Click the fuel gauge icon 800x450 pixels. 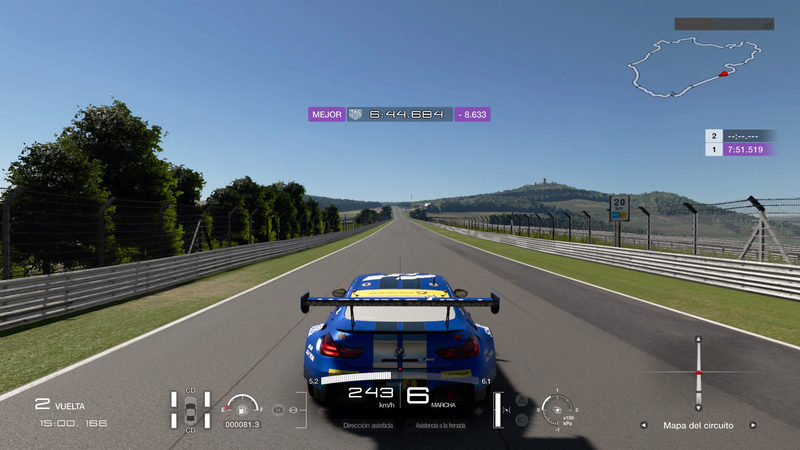241,406
